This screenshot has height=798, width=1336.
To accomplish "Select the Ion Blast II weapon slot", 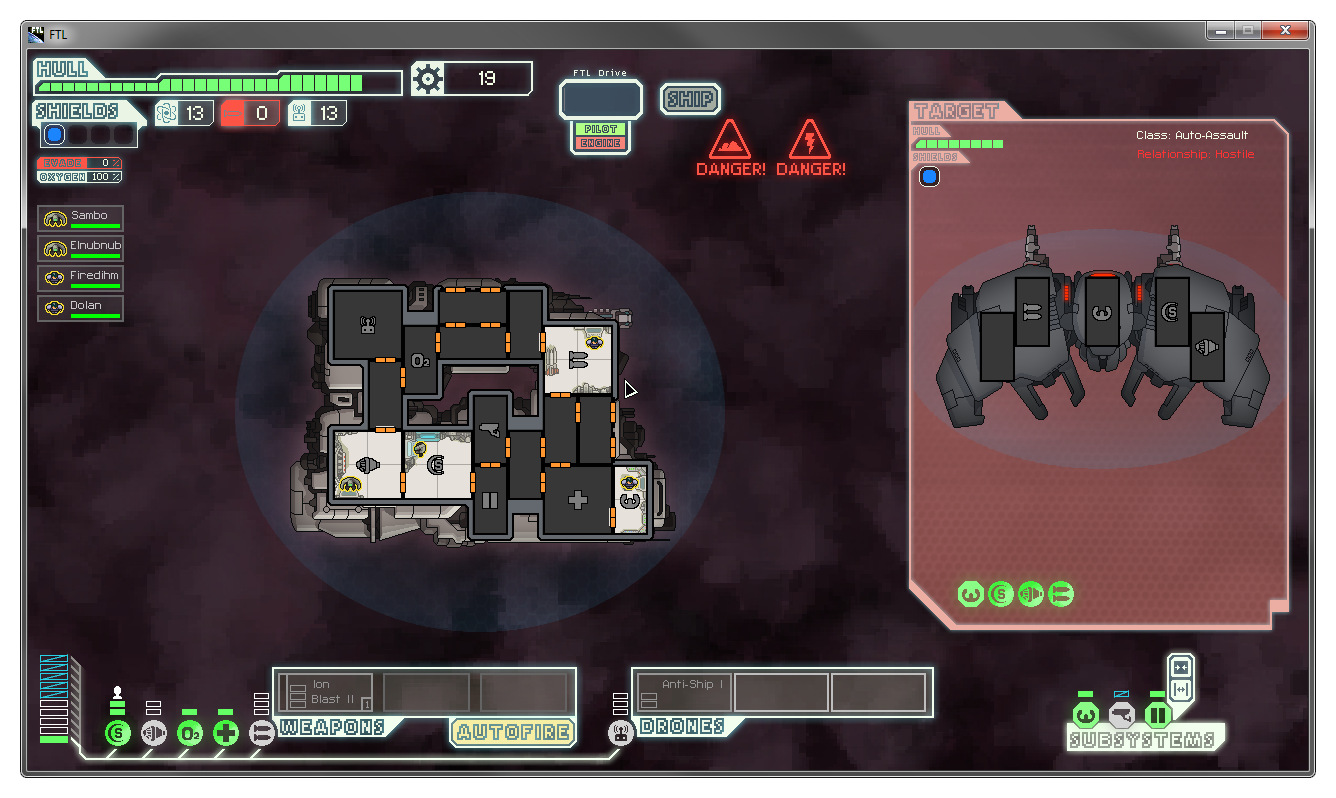I will tap(326, 692).
